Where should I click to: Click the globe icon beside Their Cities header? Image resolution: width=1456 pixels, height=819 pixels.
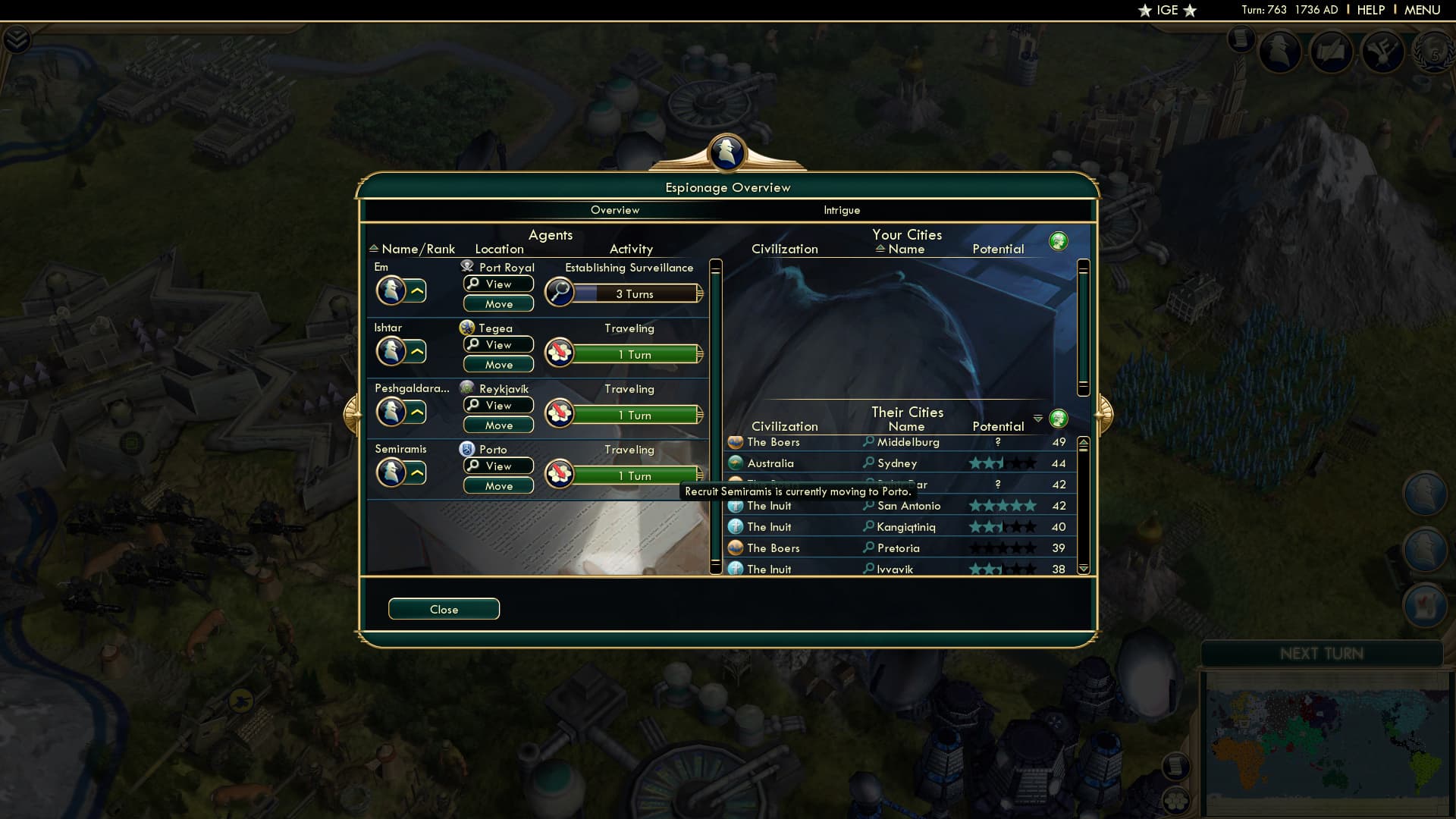1059,418
